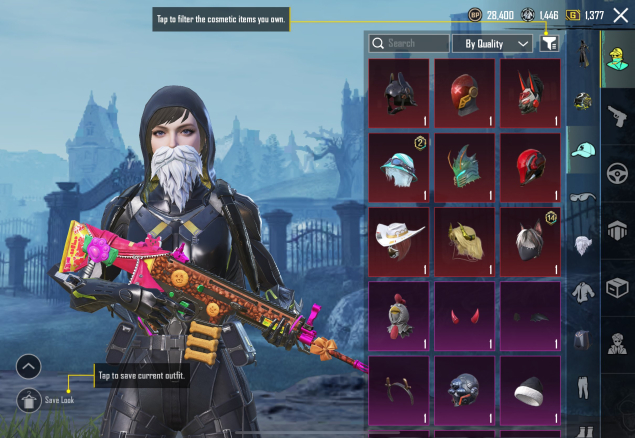This screenshot has width=635, height=438.
Task: Select the knight helmet with red plume
Action: coord(399,316)
